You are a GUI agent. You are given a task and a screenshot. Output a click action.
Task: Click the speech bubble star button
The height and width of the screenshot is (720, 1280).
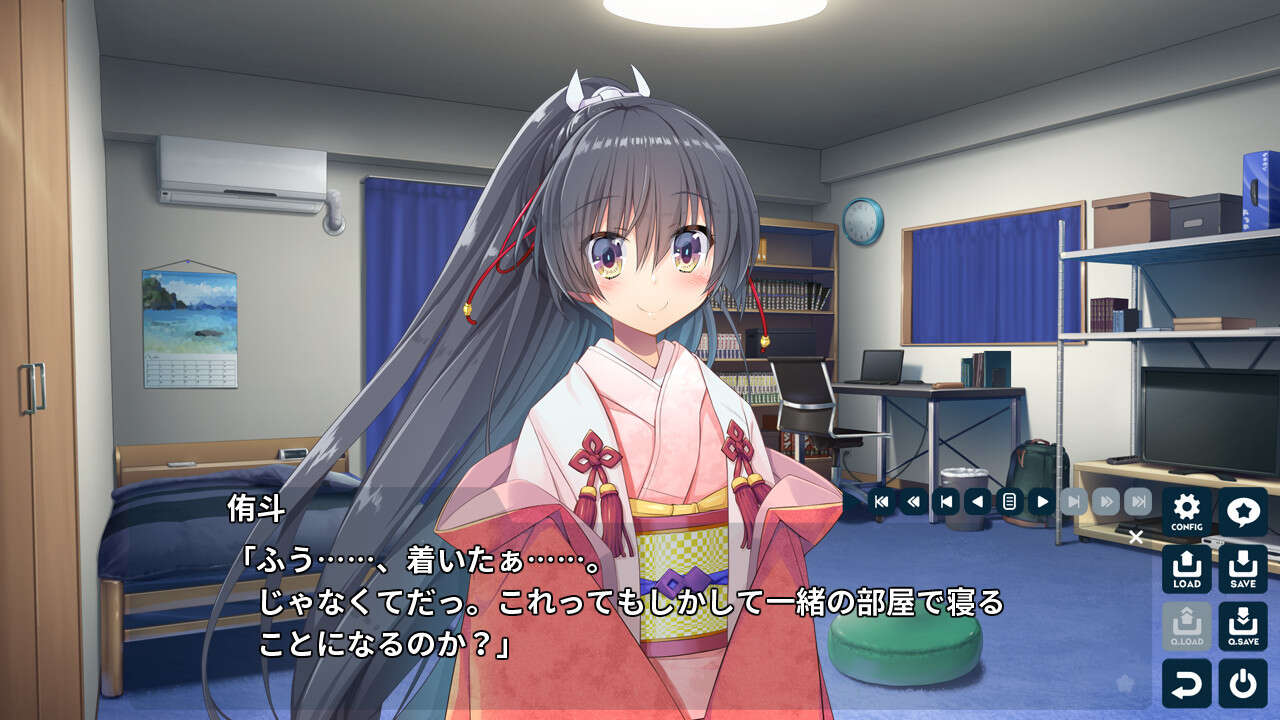click(x=1243, y=511)
